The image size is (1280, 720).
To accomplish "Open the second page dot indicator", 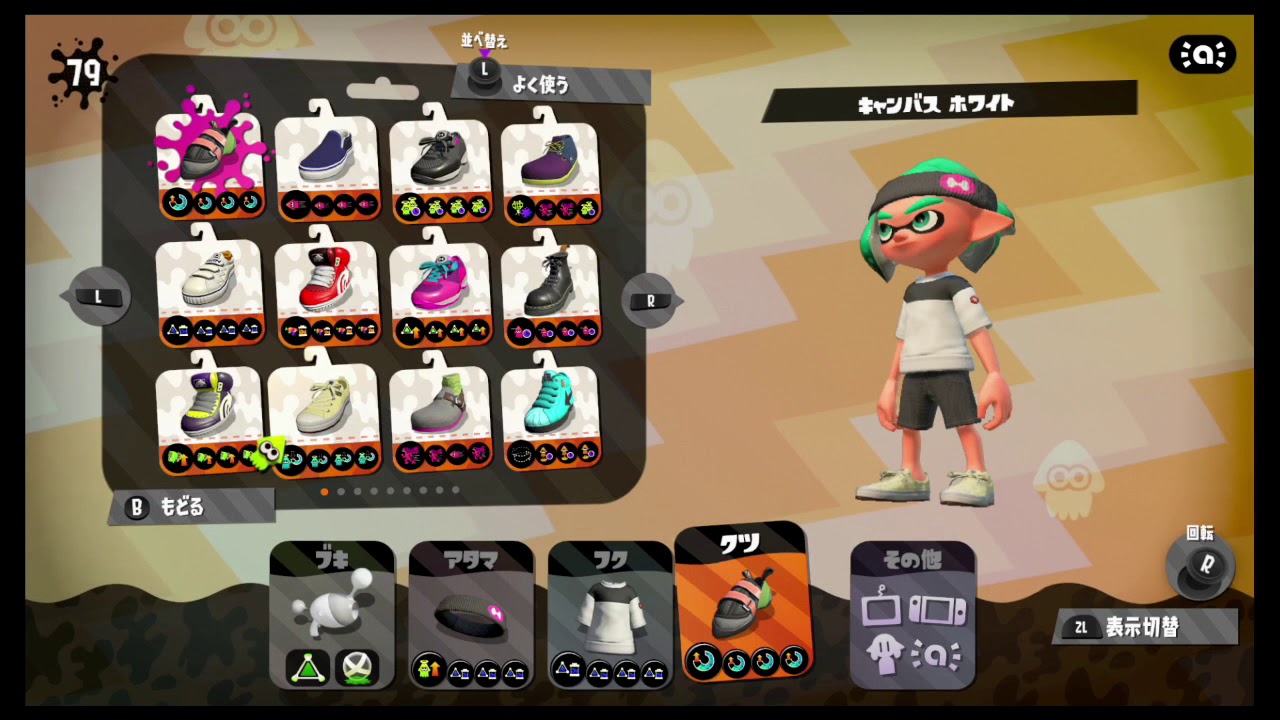I will pos(341,491).
